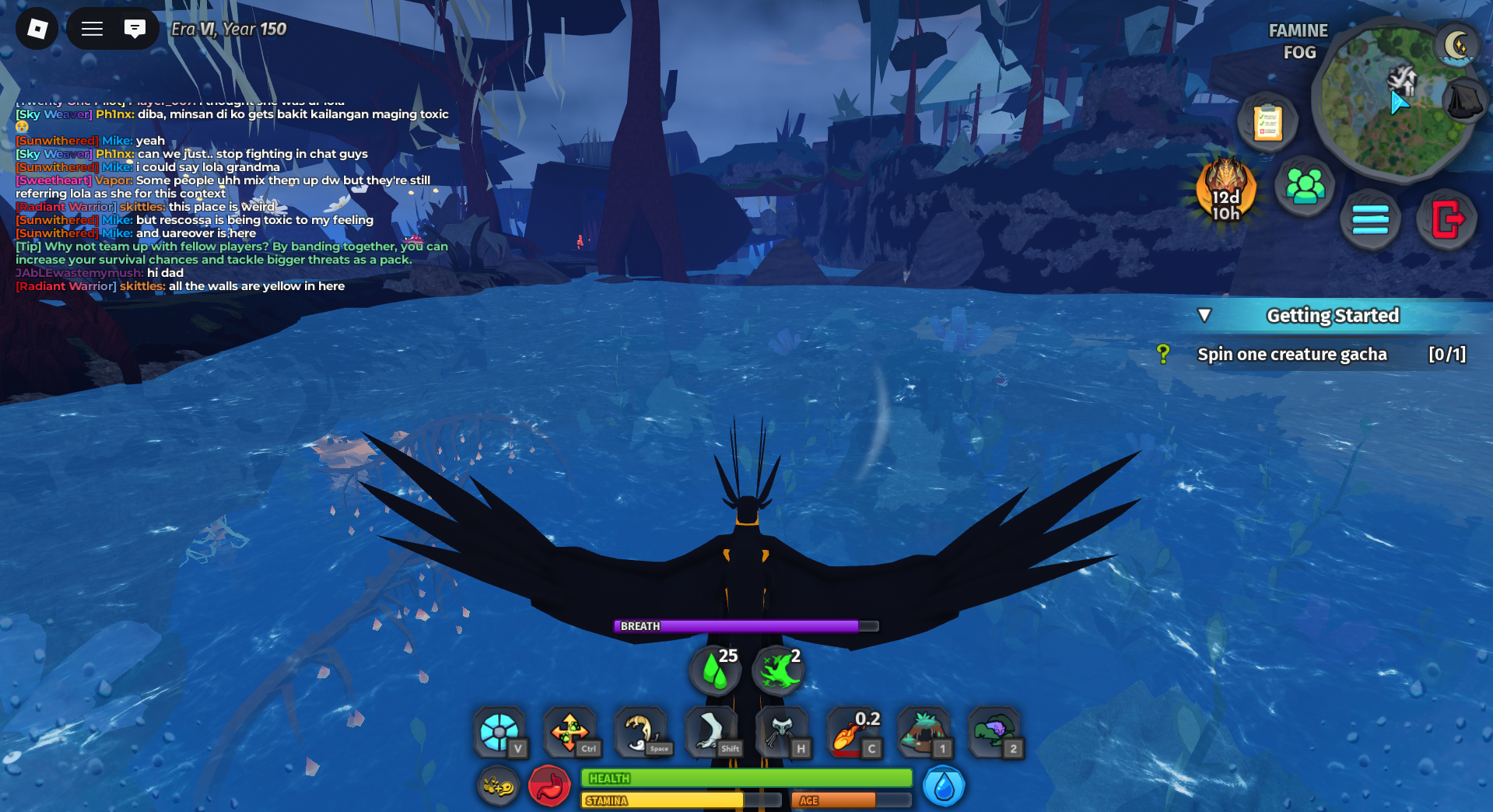Open the Roblox hamburger list menu
The width and height of the screenshot is (1493, 812).
pos(93,29)
